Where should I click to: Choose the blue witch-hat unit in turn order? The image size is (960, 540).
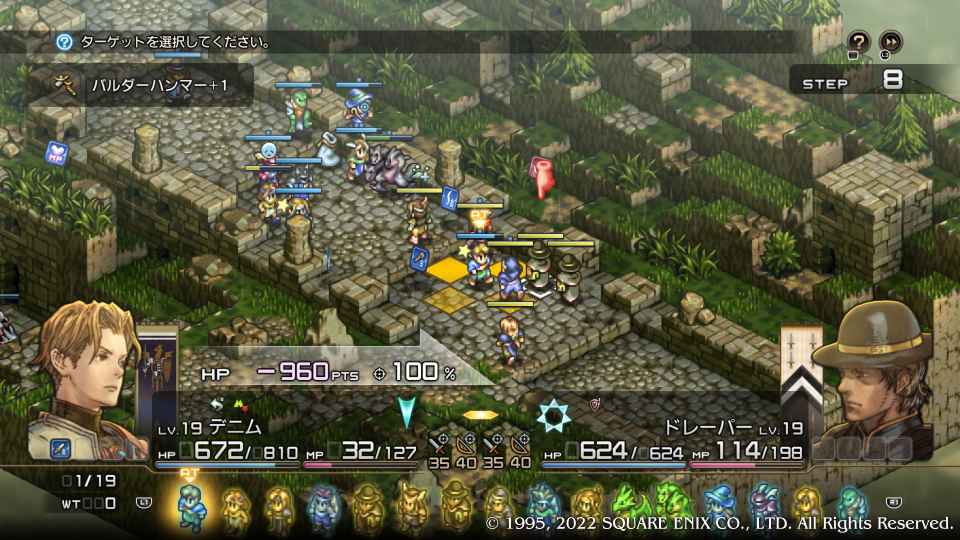pos(719,506)
